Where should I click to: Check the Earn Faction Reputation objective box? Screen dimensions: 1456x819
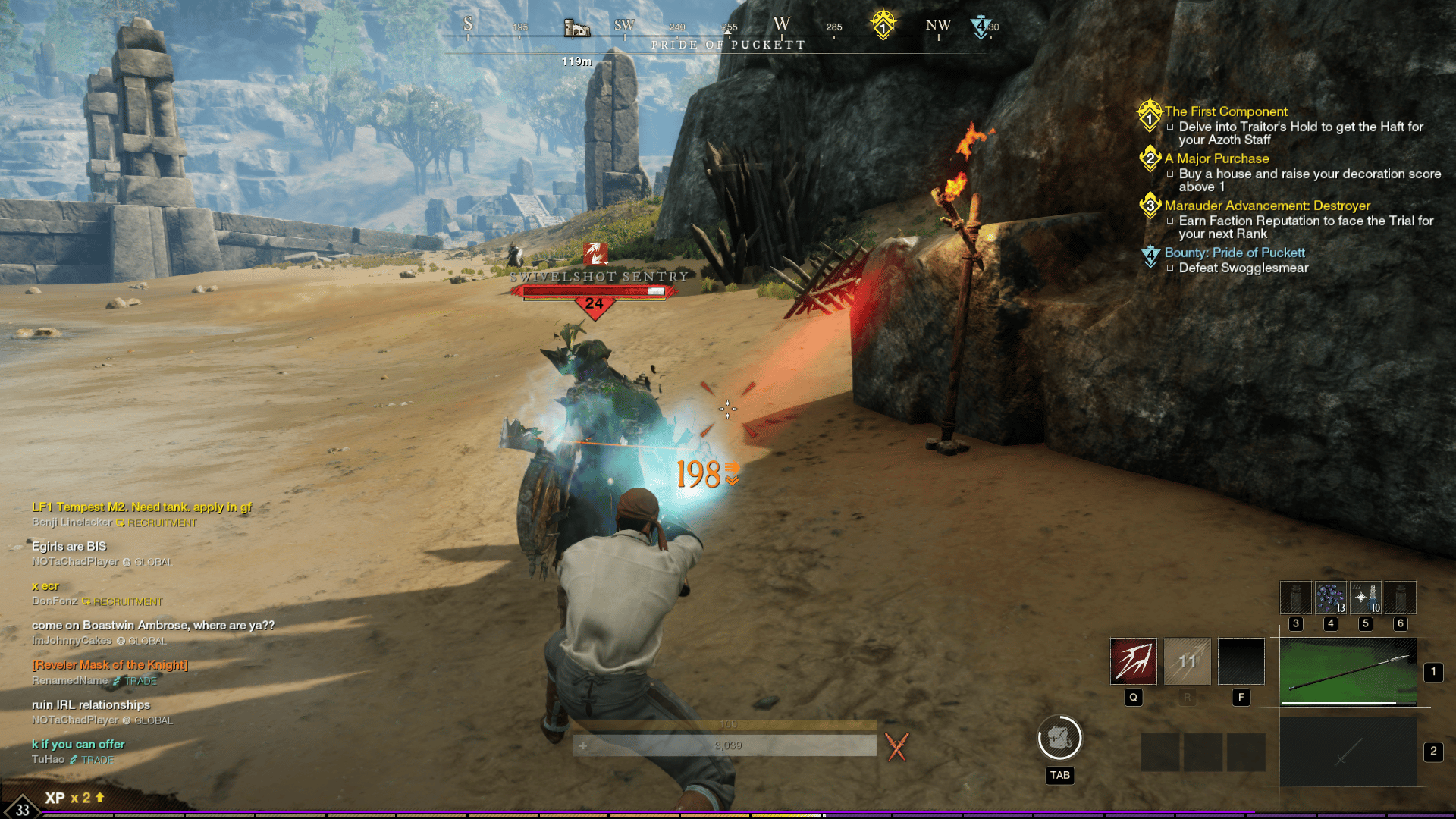click(x=1171, y=221)
